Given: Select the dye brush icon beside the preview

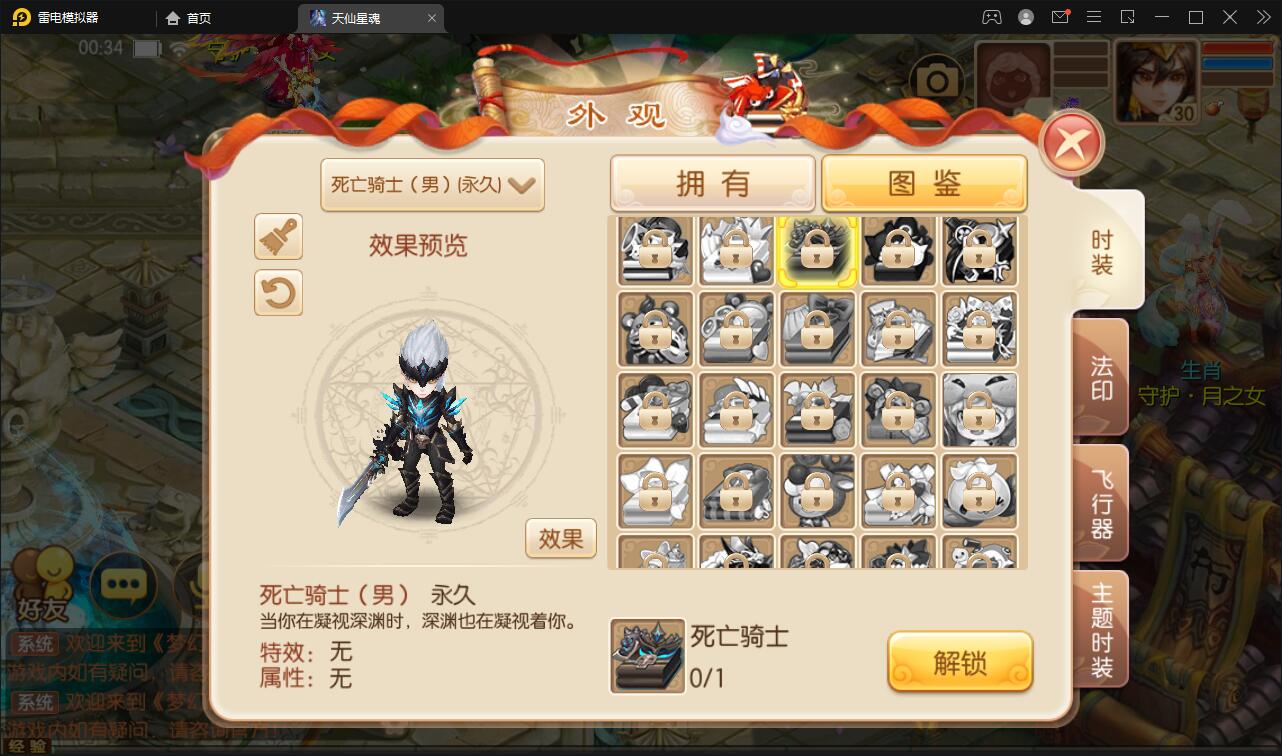Looking at the screenshot, I should (278, 237).
